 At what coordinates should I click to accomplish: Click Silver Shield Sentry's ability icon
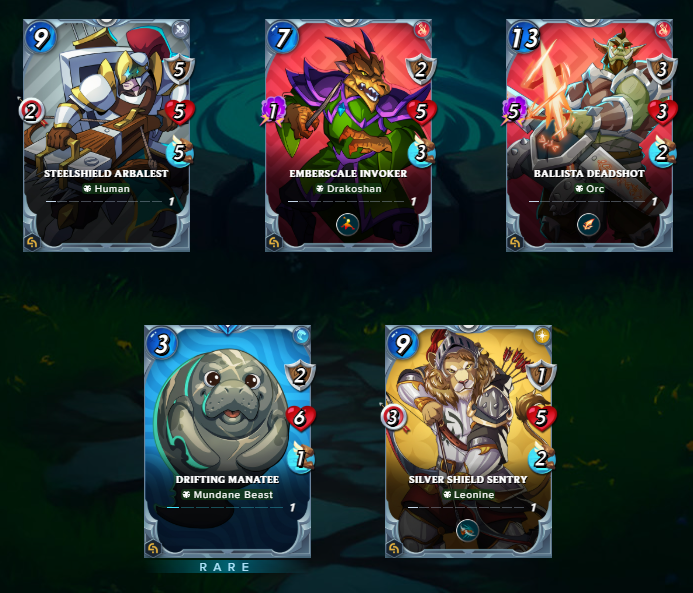[x=468, y=532]
